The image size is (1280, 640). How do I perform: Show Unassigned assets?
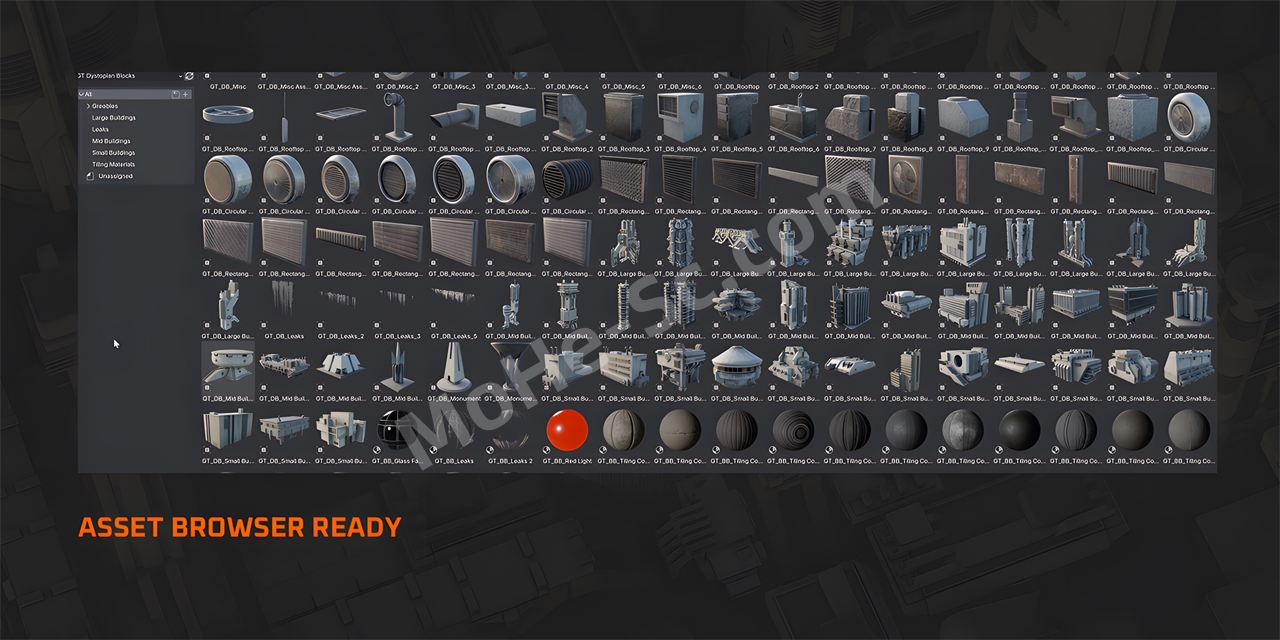point(115,176)
